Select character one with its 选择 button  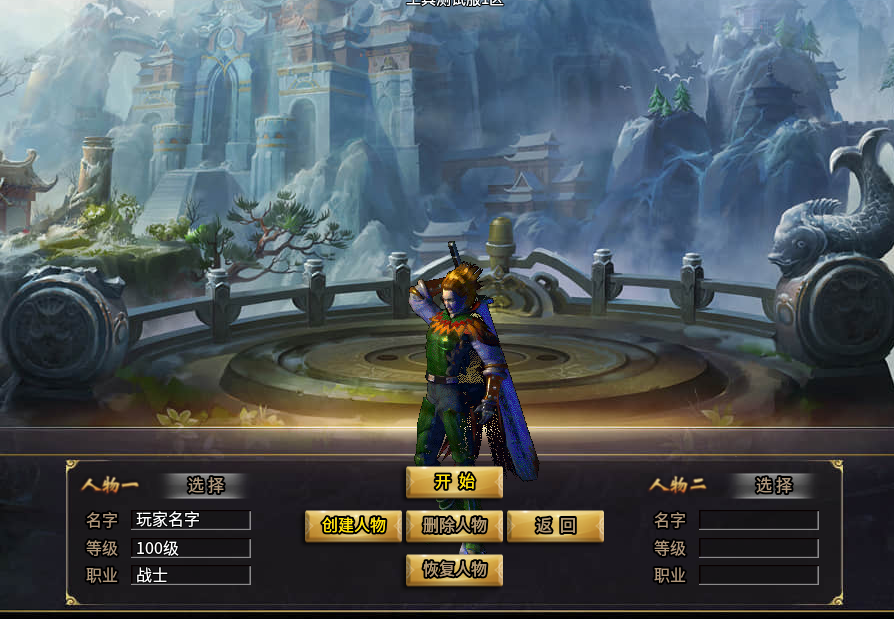(x=205, y=486)
